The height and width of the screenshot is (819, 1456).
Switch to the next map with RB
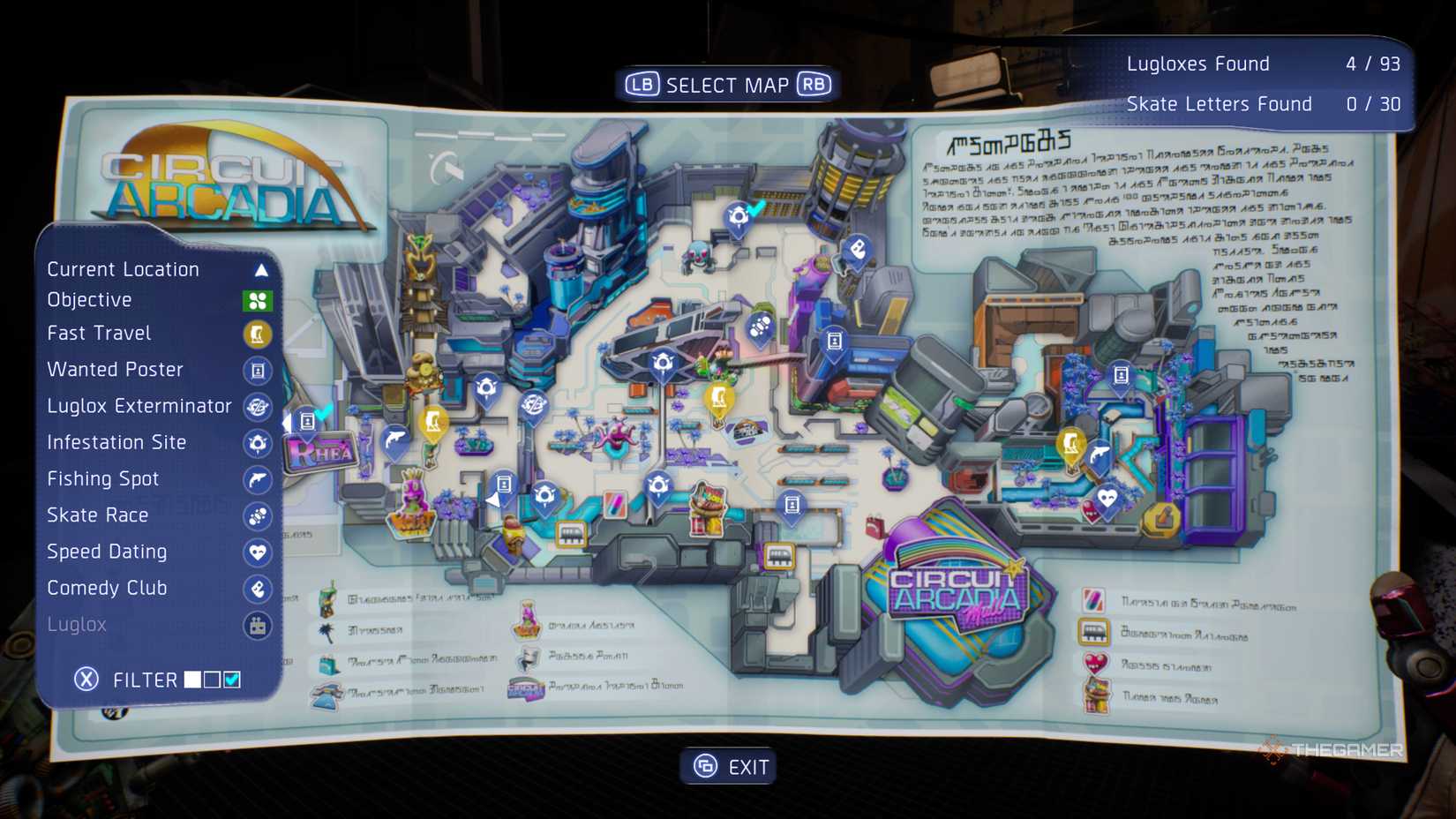point(814,84)
